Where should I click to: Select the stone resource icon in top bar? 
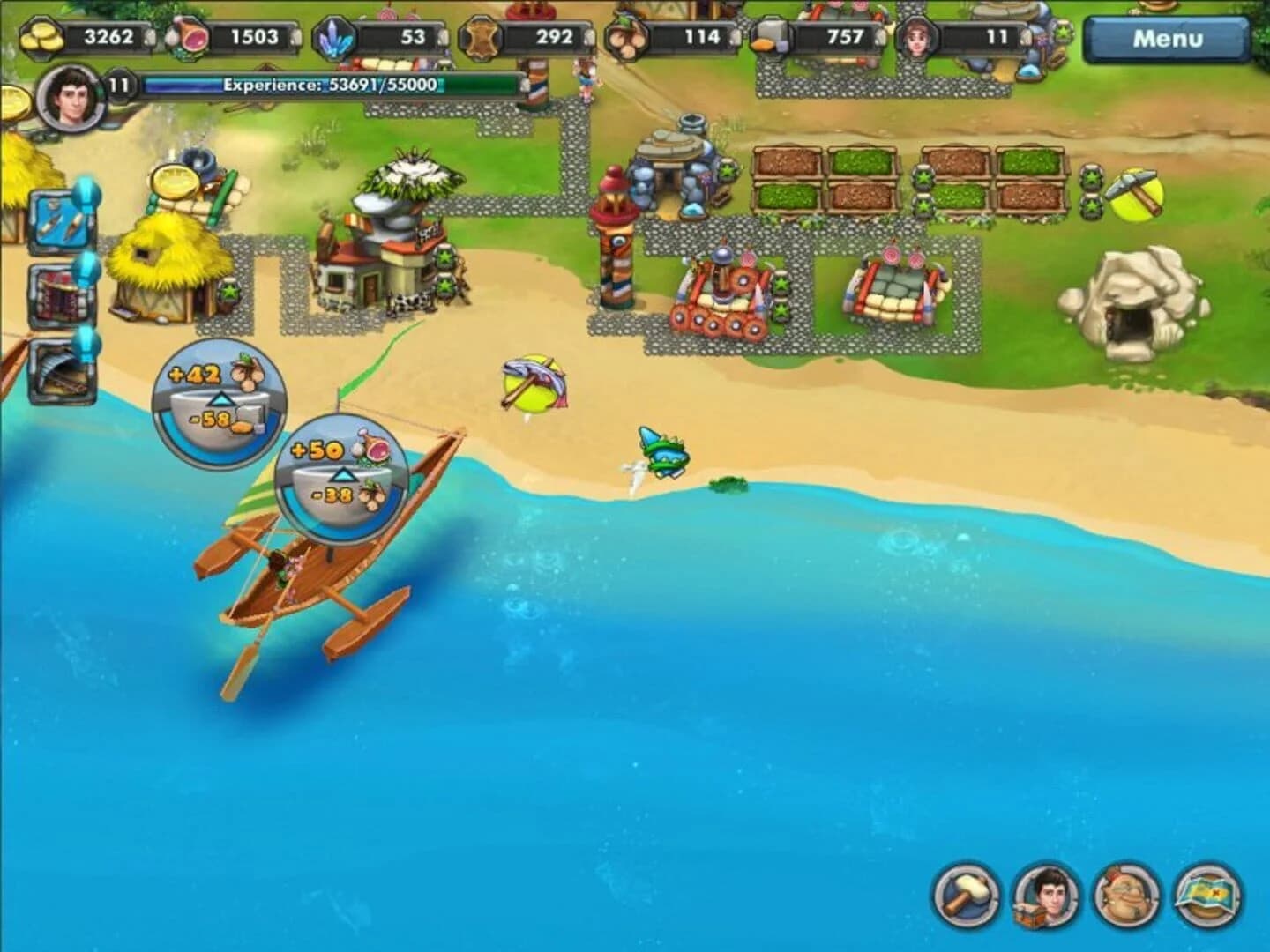point(769,35)
